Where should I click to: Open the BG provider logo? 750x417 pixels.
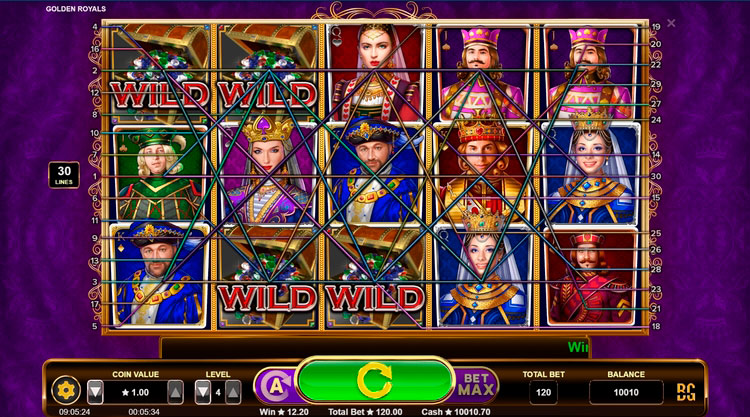pos(687,390)
